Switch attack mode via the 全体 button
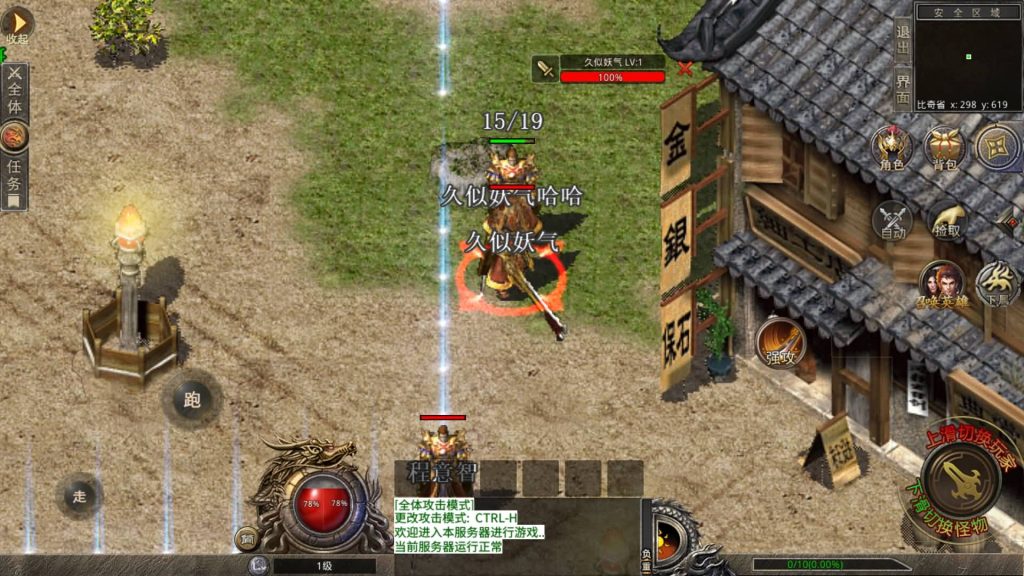Screen dimensions: 1024x576 point(15,92)
